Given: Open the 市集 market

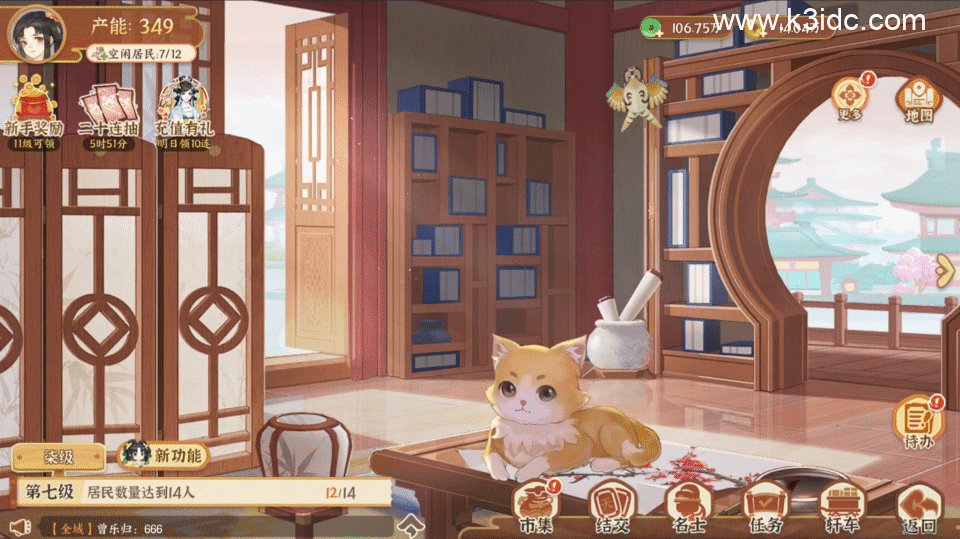Looking at the screenshot, I should (x=538, y=506).
